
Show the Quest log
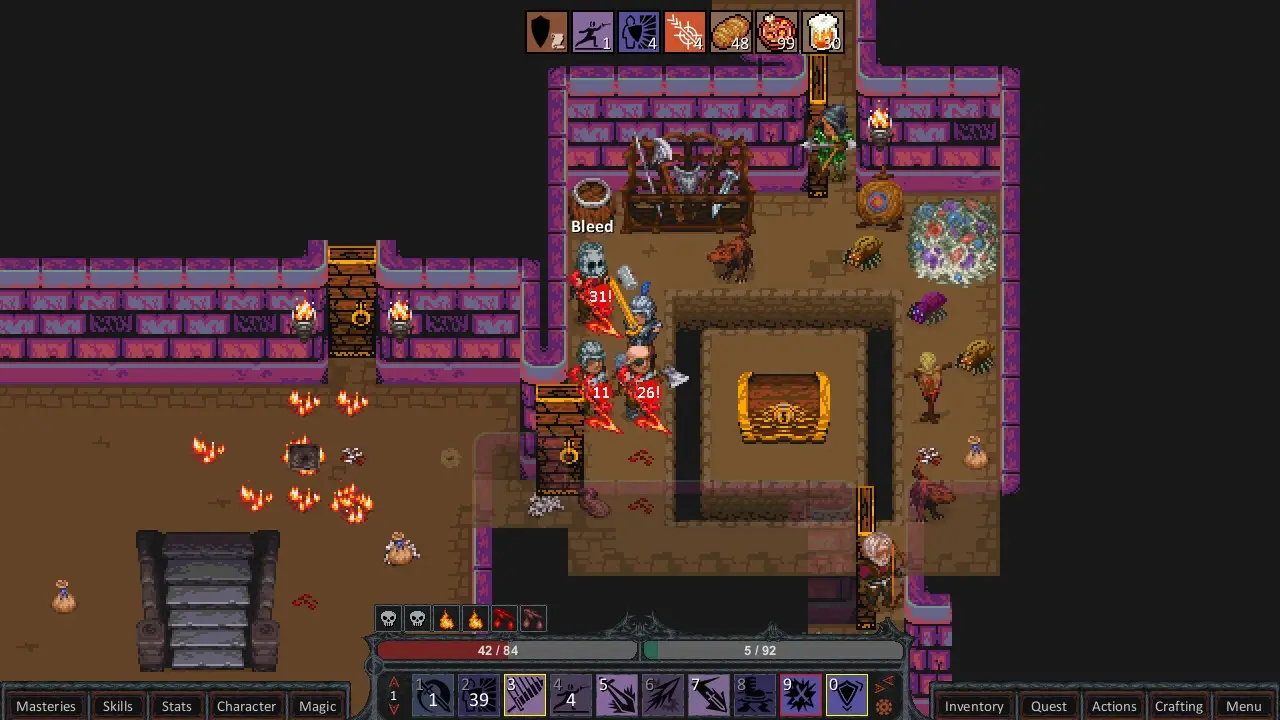click(1049, 706)
